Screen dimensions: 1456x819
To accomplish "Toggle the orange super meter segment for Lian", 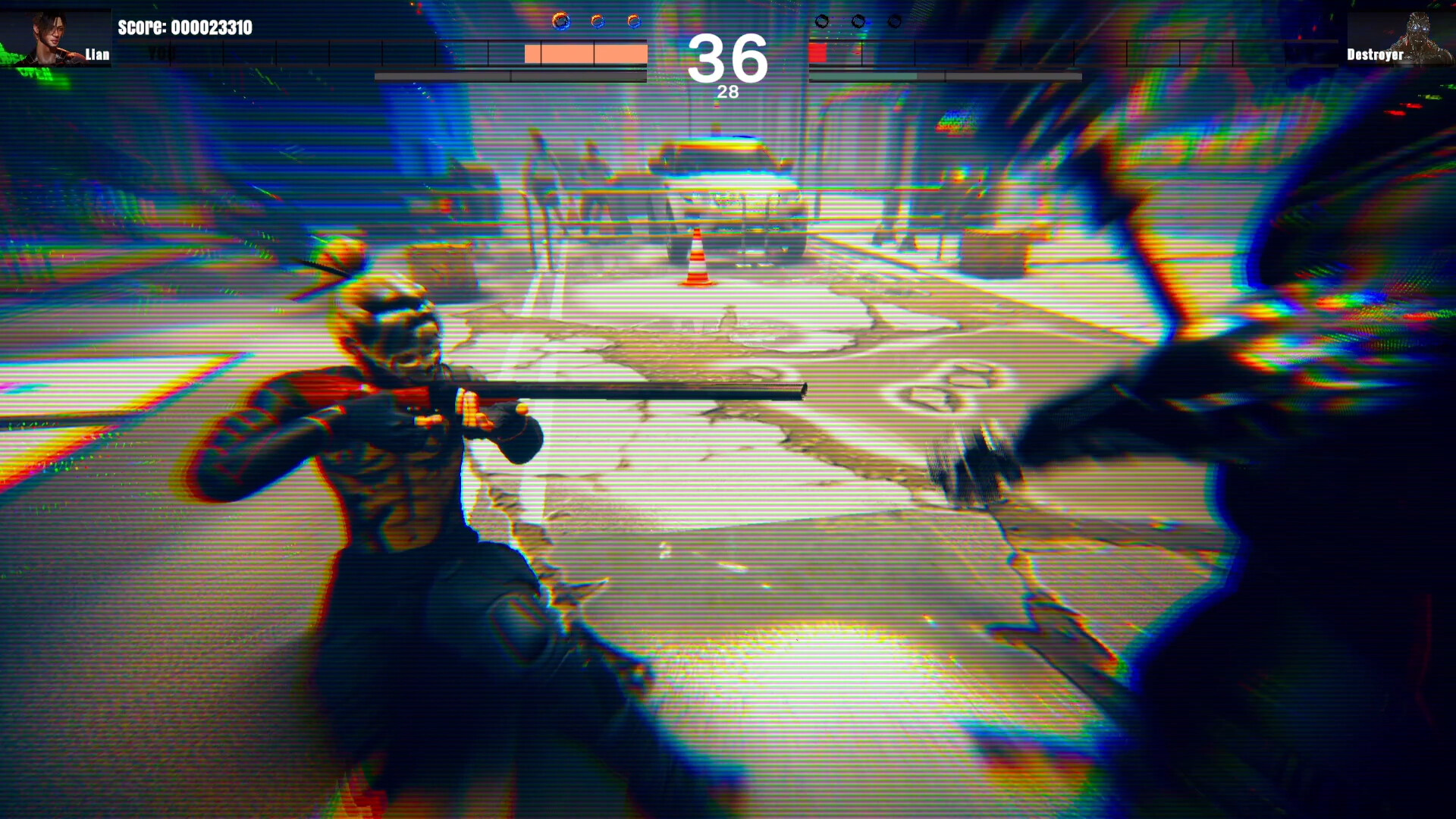I will [585, 53].
